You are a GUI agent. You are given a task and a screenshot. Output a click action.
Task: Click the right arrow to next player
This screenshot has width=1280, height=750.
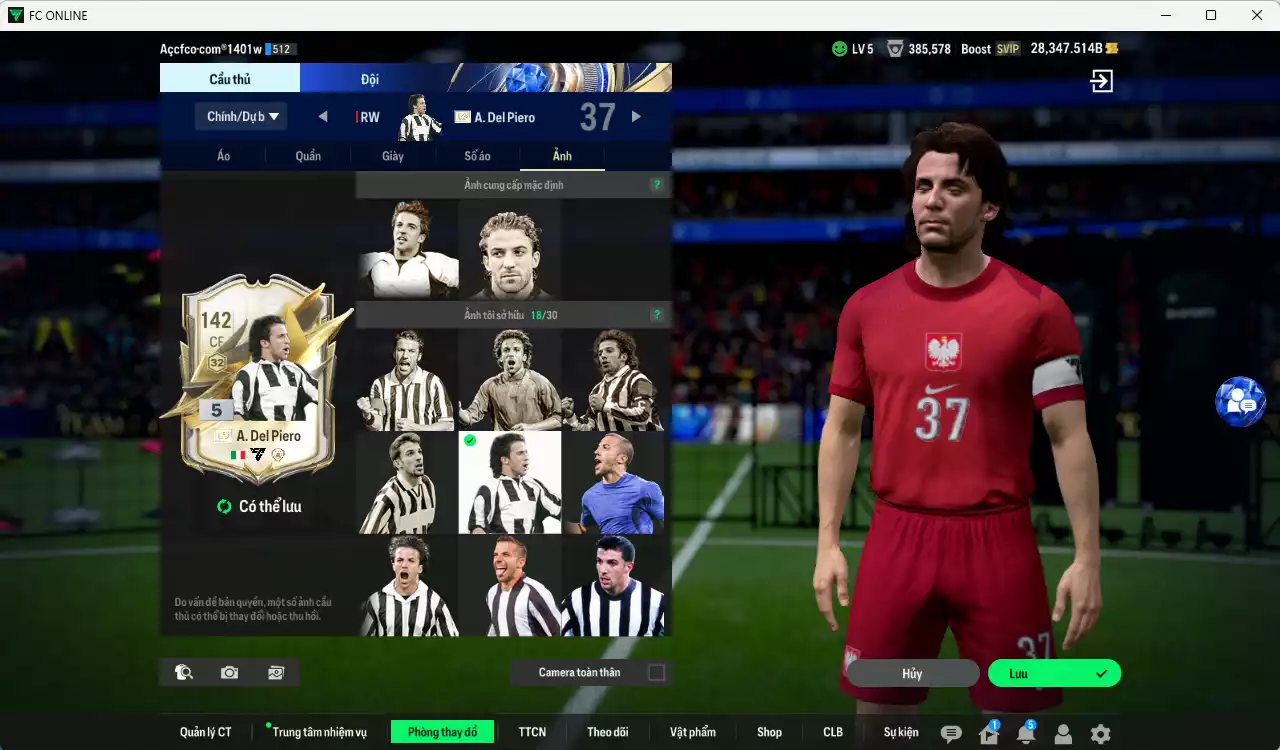pyautogui.click(x=637, y=116)
